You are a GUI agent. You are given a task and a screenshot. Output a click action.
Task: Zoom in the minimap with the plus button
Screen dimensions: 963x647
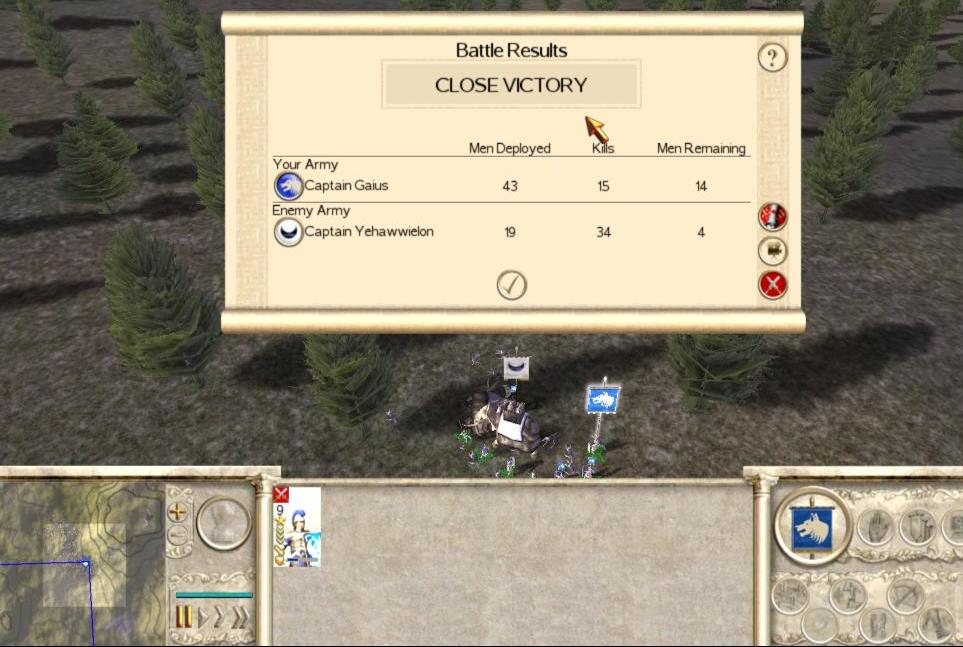click(178, 511)
